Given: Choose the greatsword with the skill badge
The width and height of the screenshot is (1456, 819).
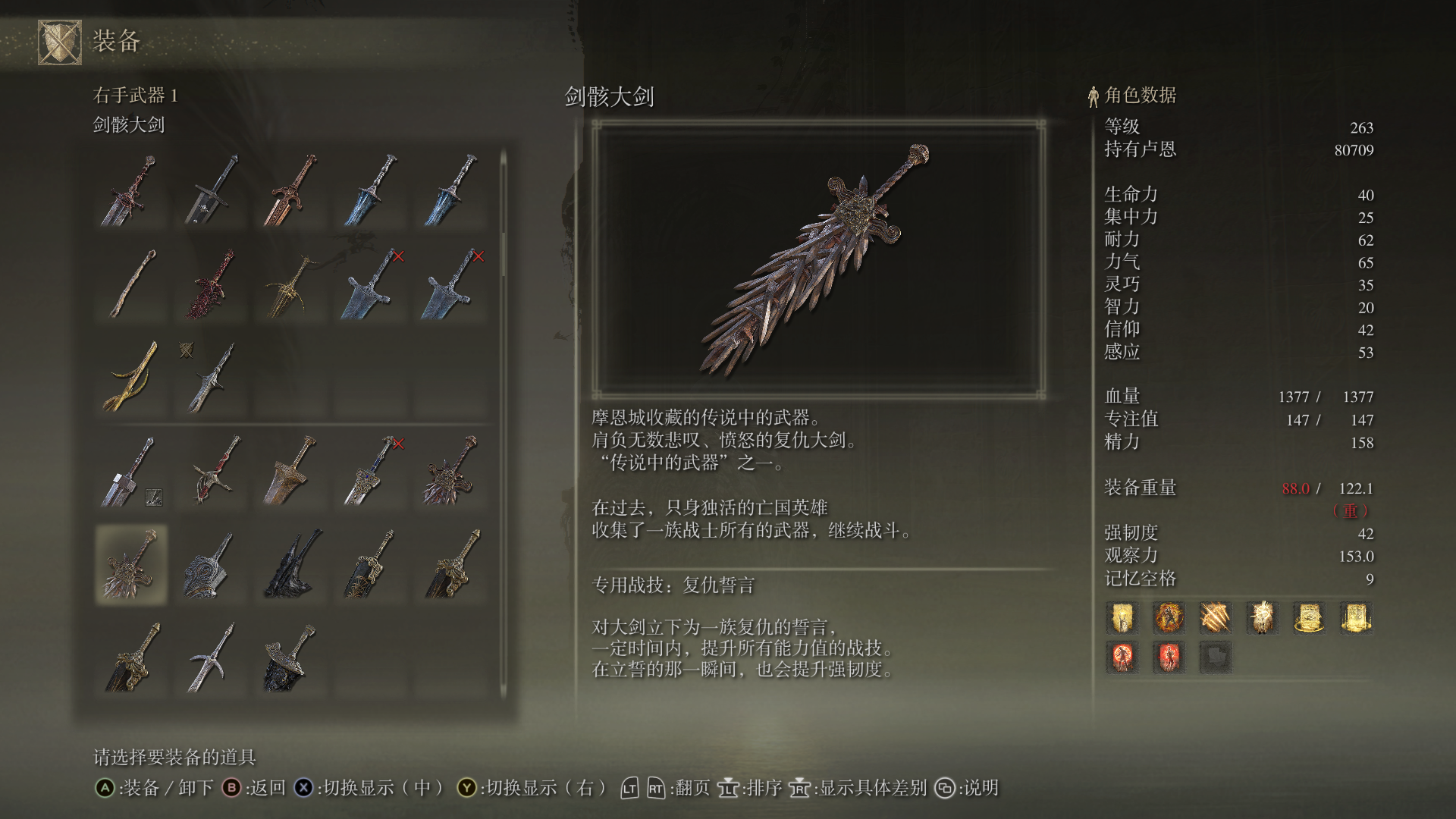Looking at the screenshot, I should click(x=130, y=472).
